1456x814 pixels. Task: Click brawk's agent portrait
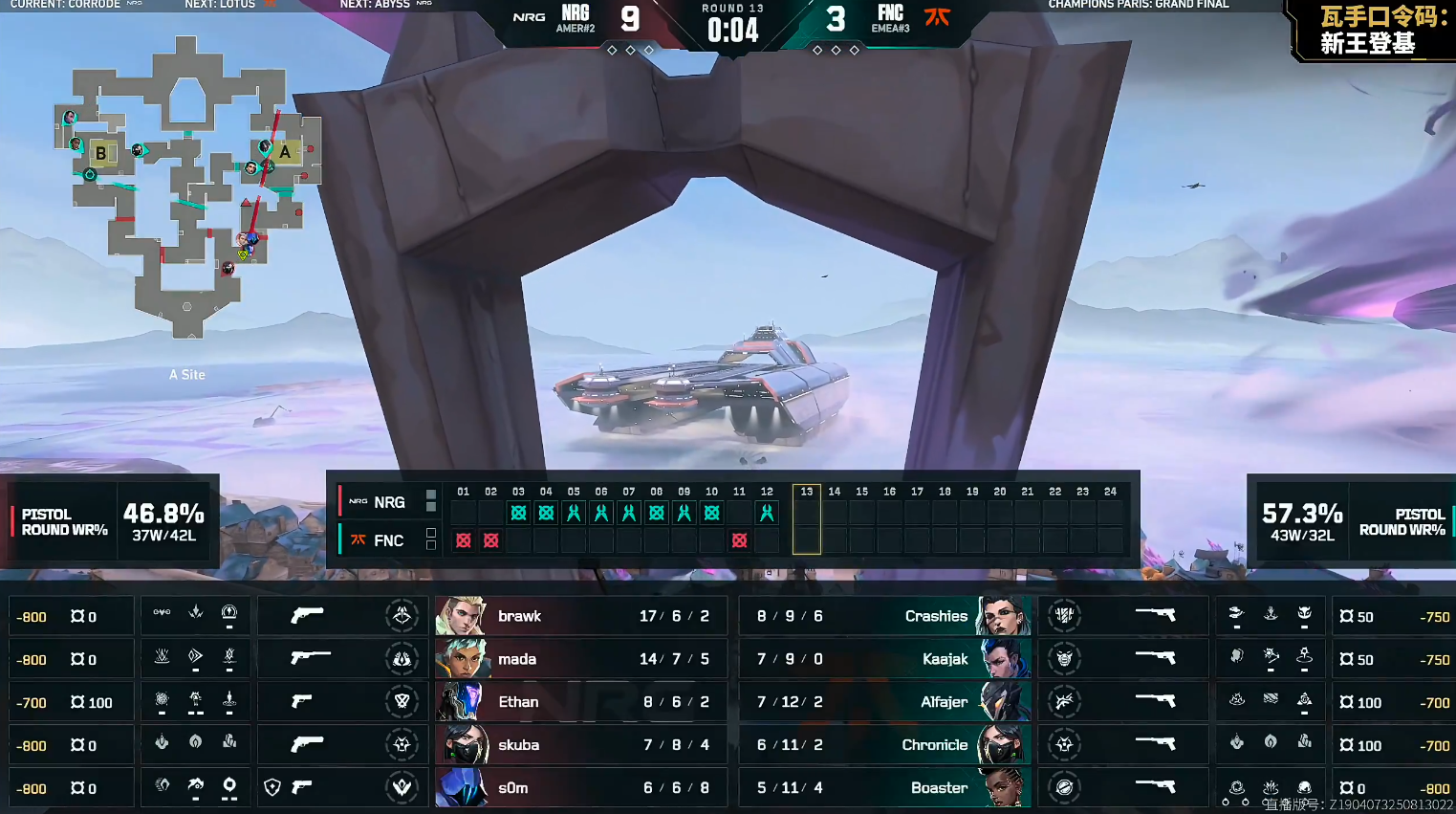tap(460, 616)
